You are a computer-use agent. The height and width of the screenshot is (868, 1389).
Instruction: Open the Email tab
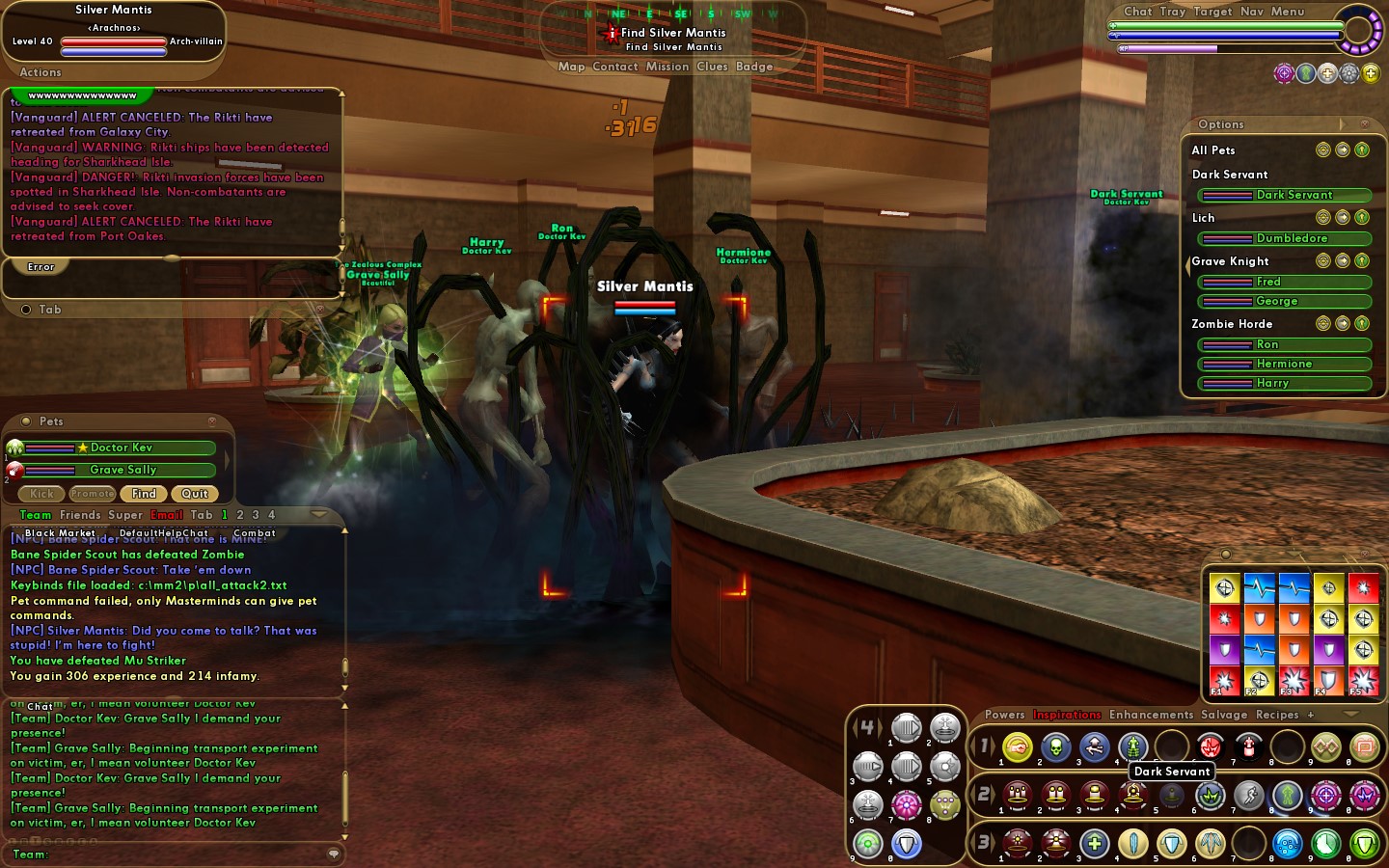[167, 515]
